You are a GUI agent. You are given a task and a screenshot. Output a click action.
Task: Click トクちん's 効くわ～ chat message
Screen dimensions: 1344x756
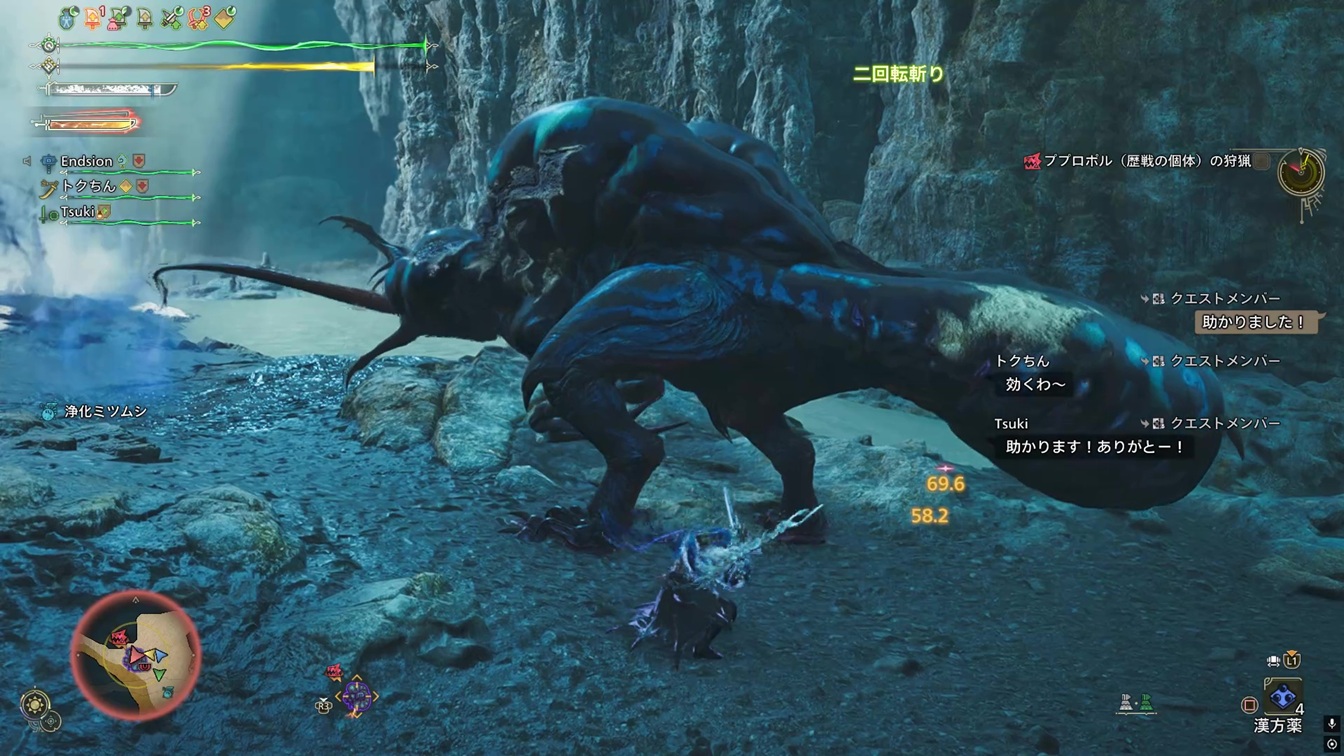[x=1034, y=384]
